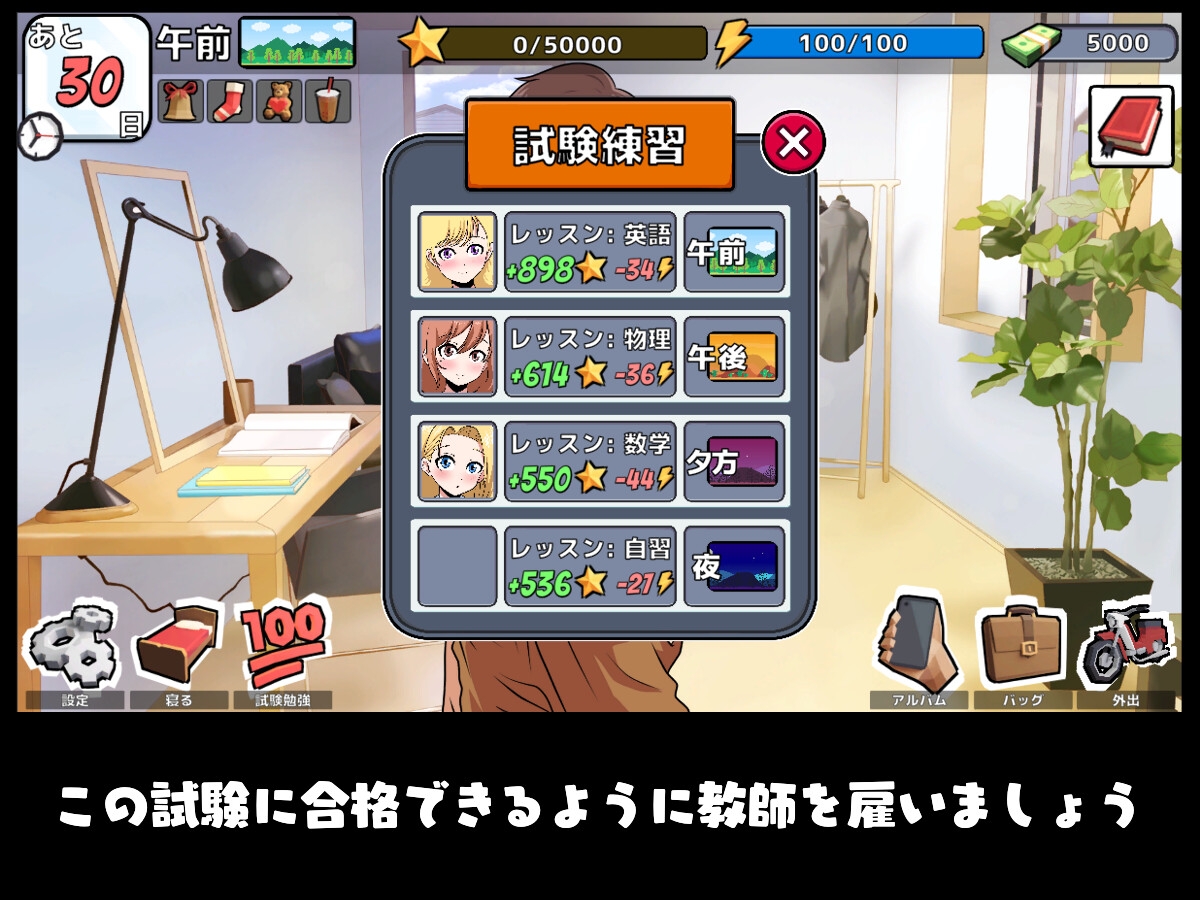Pick the 数学 lesson row
1200x900 pixels.
click(x=590, y=462)
